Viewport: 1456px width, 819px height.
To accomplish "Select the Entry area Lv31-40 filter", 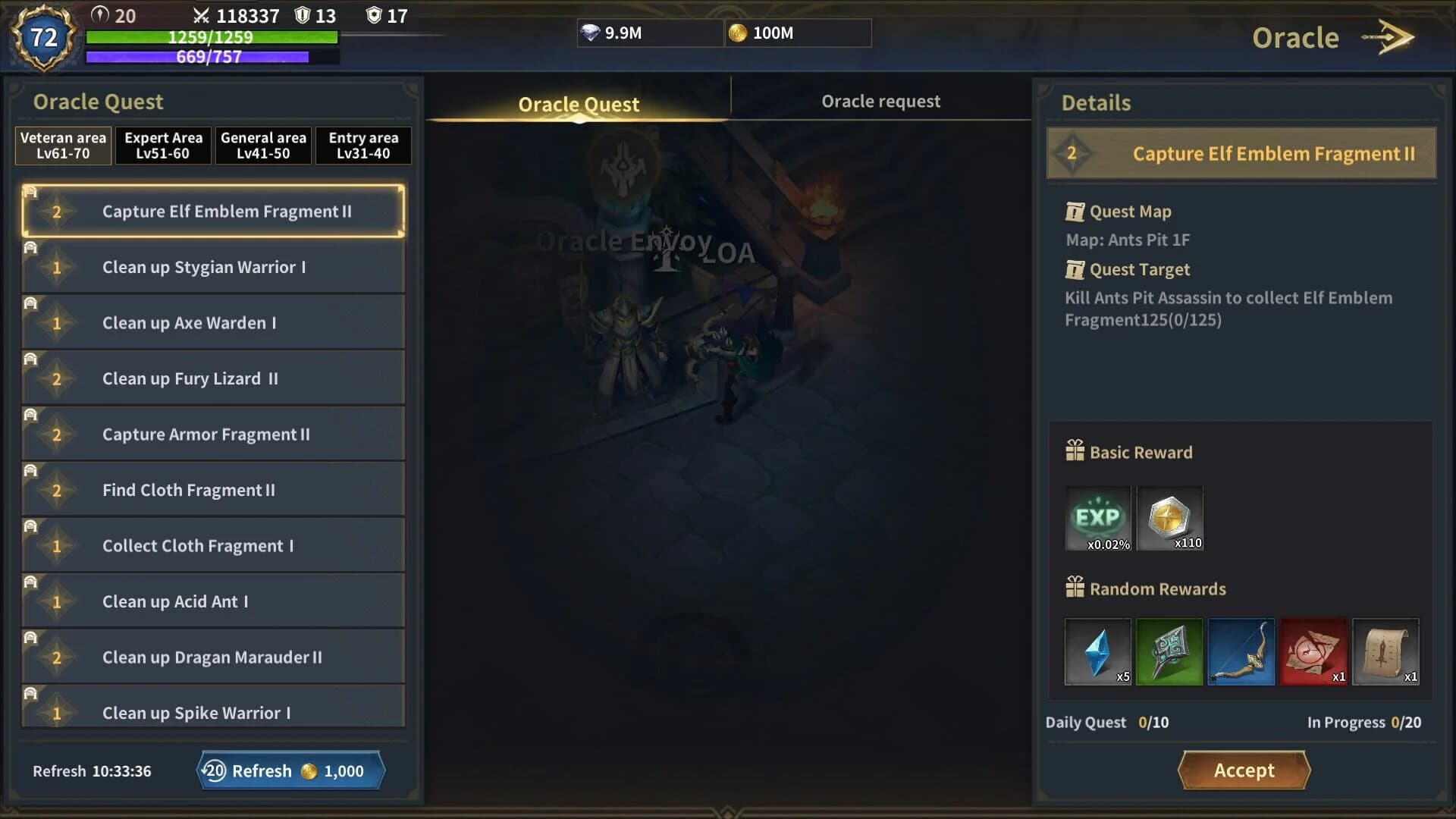I will pyautogui.click(x=362, y=145).
